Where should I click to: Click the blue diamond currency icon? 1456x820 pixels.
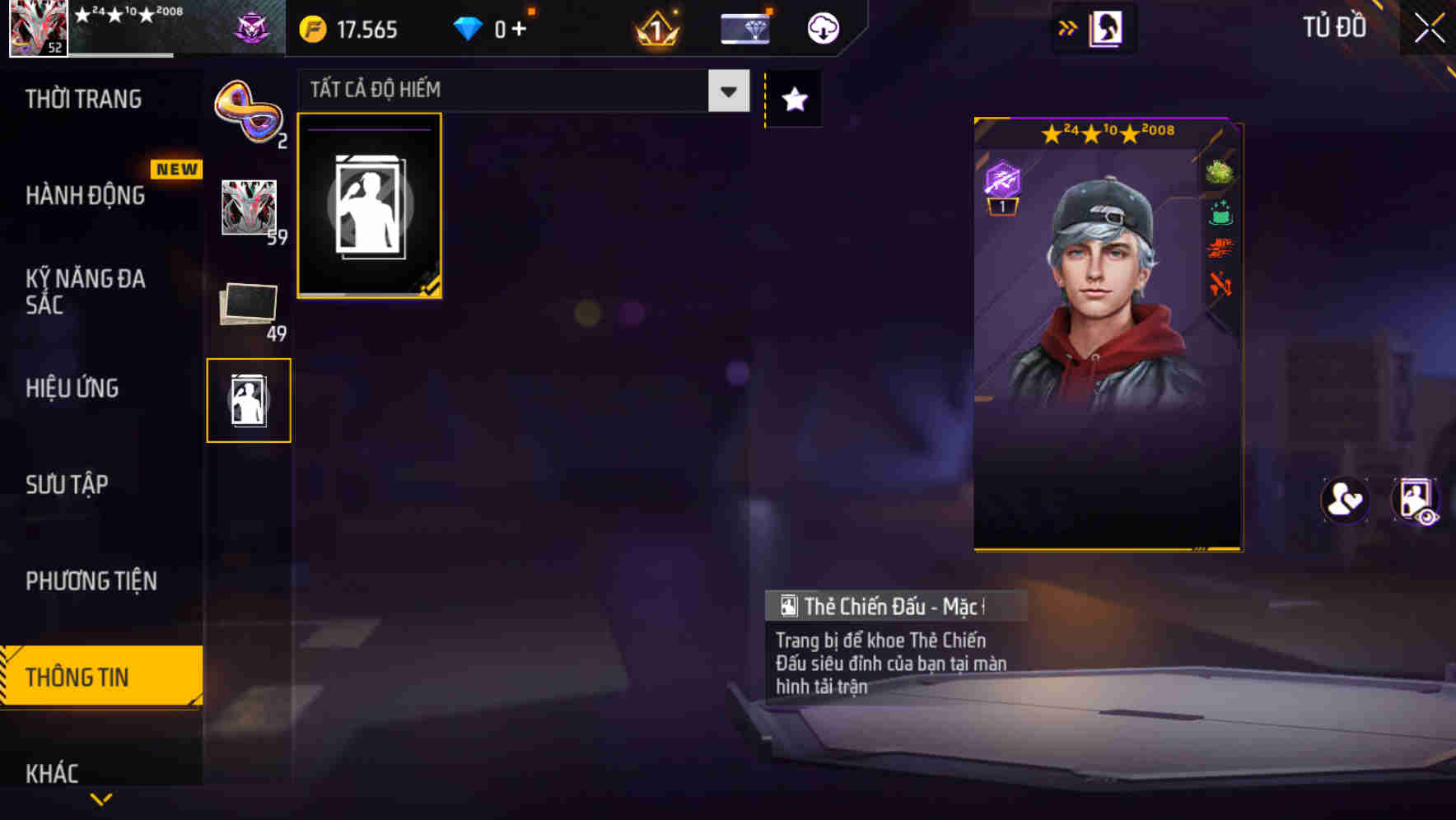pos(469,27)
